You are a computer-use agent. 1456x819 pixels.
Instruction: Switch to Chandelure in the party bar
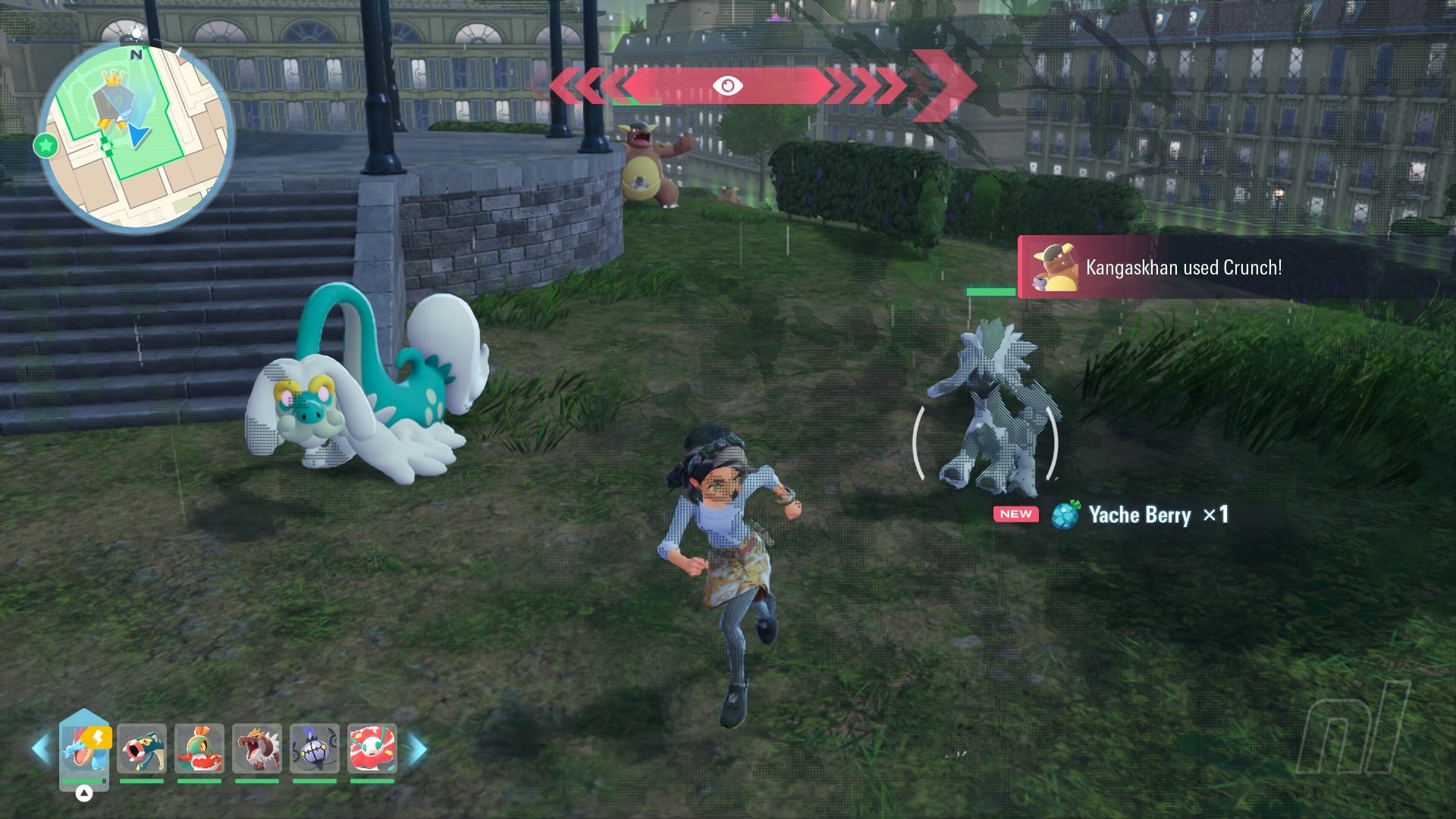tap(315, 748)
